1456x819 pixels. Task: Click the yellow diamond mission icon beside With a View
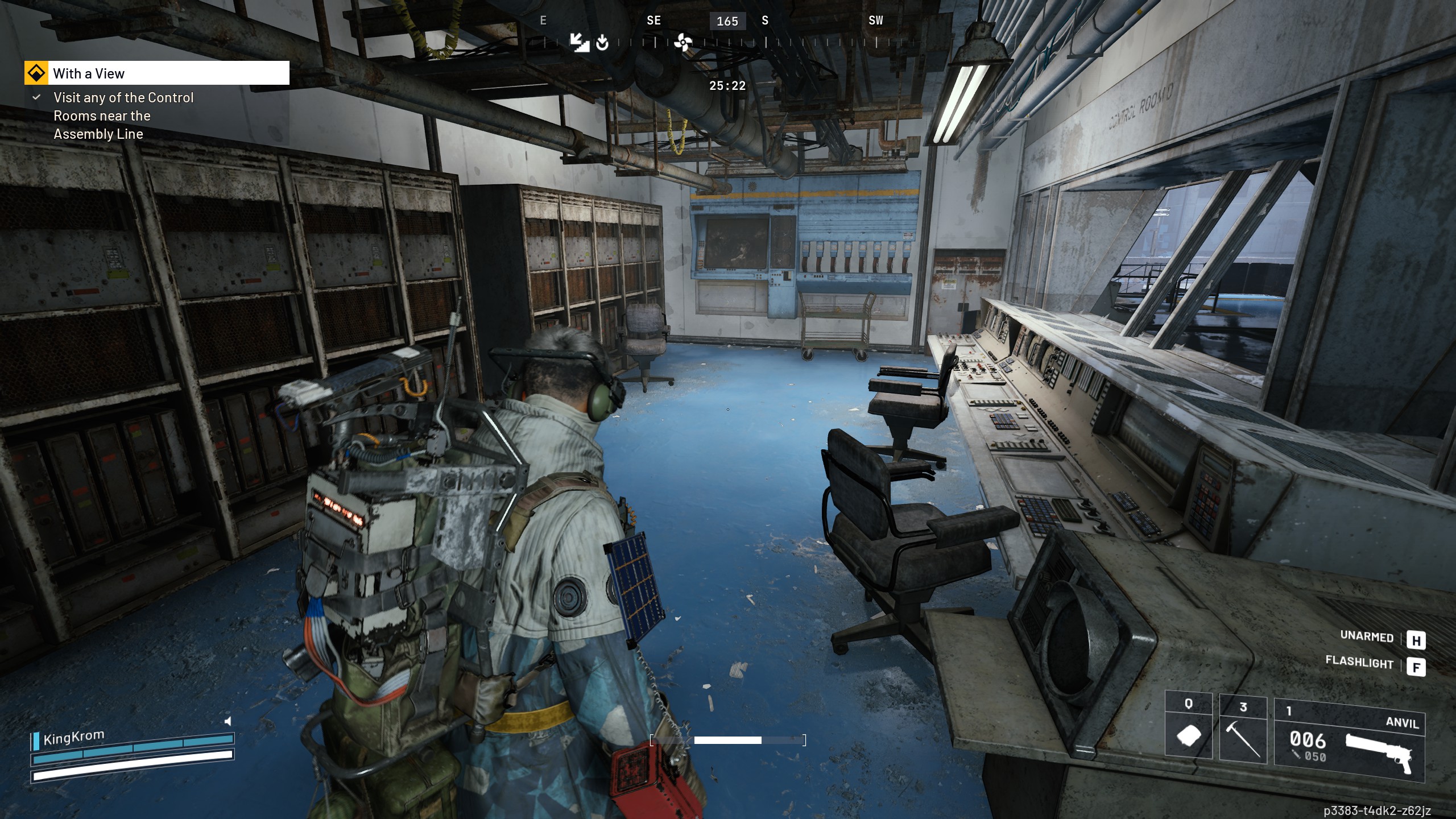[x=36, y=73]
